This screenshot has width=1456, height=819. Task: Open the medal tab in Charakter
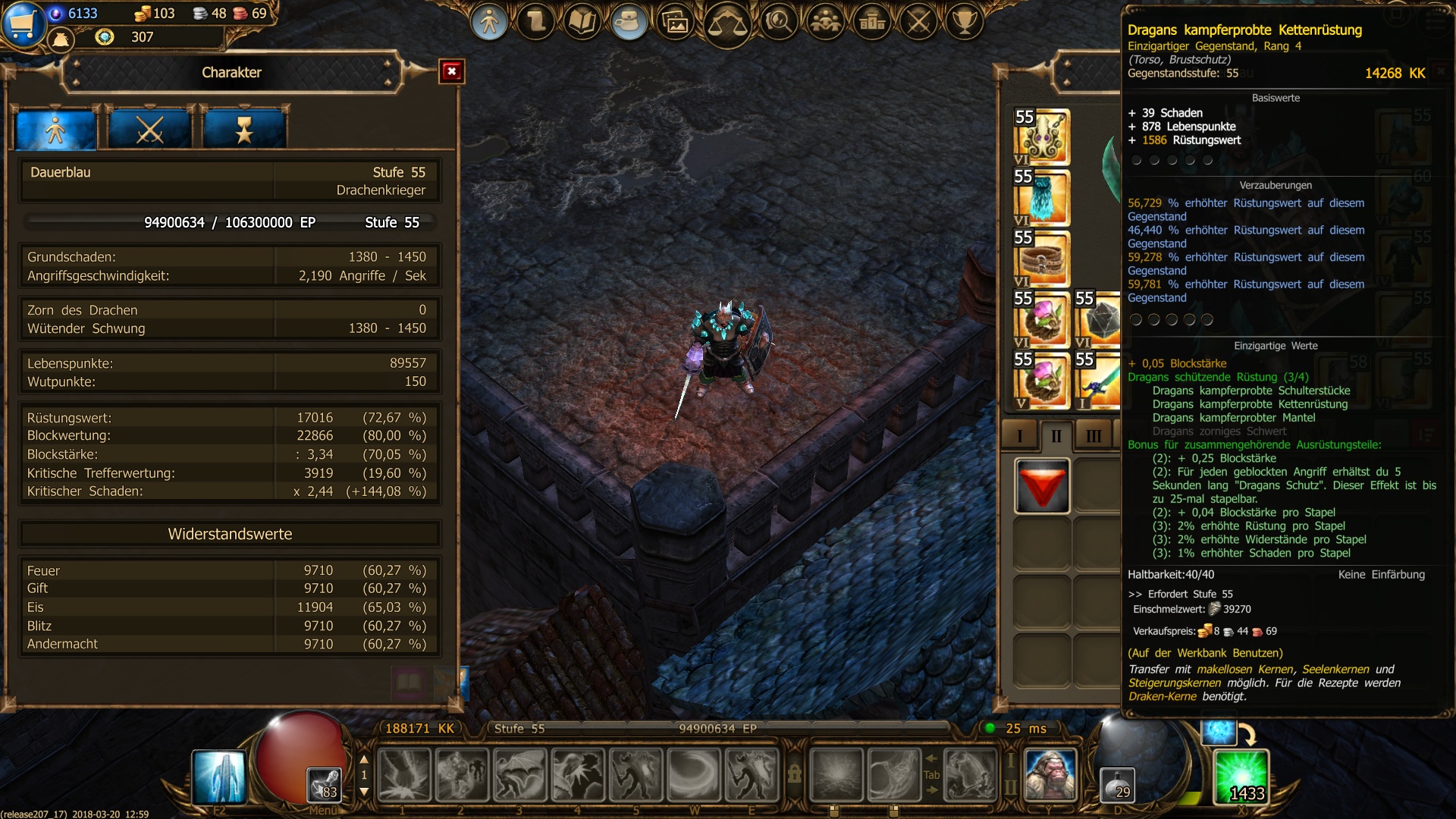point(243,129)
